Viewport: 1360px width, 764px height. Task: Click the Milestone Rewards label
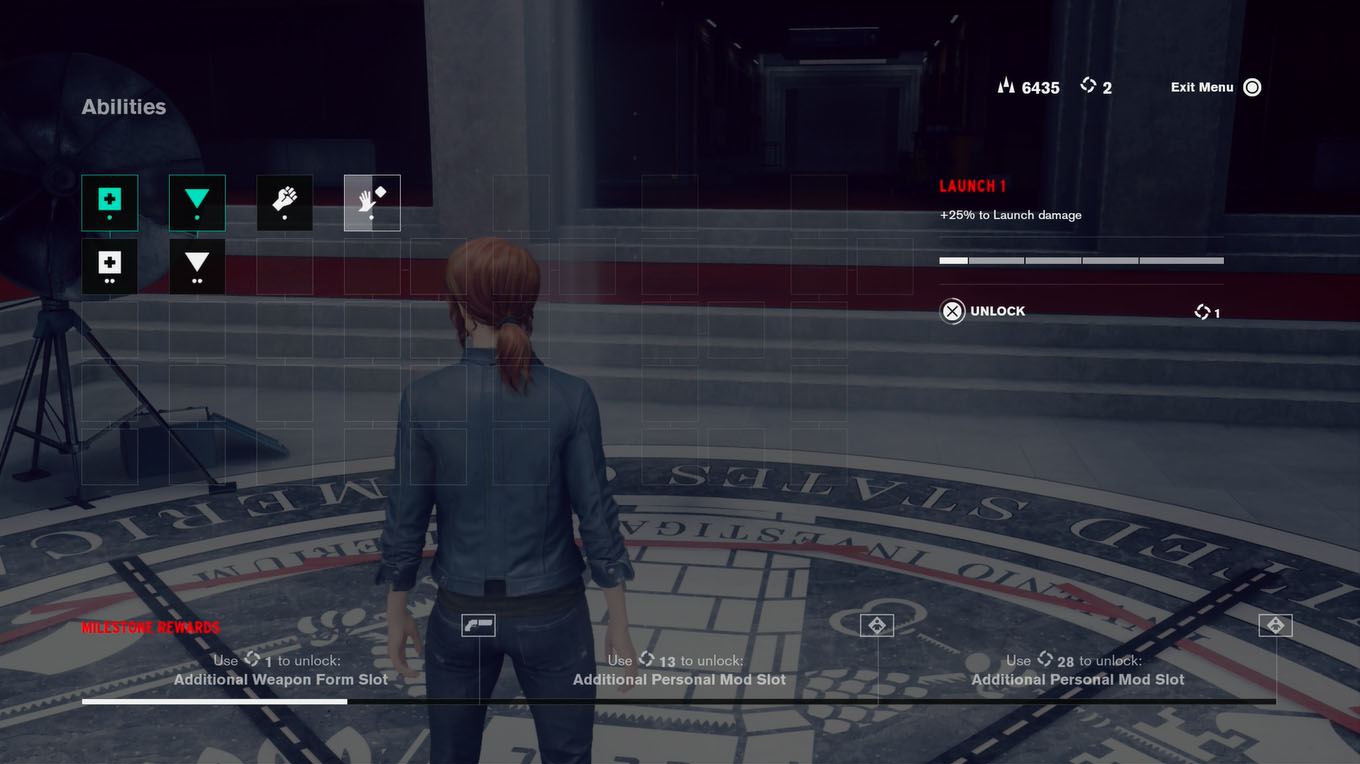149,627
